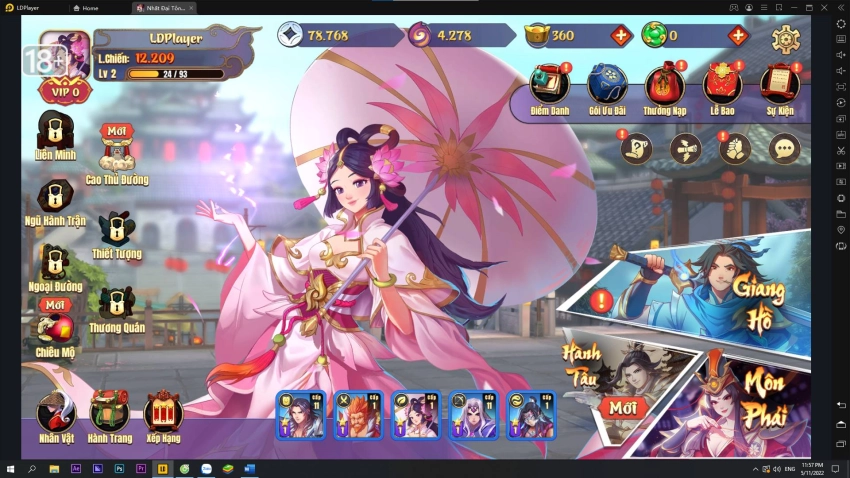This screenshot has width=850, height=478.
Task: Open the Hành Trang inventory bag
Action: [110, 414]
